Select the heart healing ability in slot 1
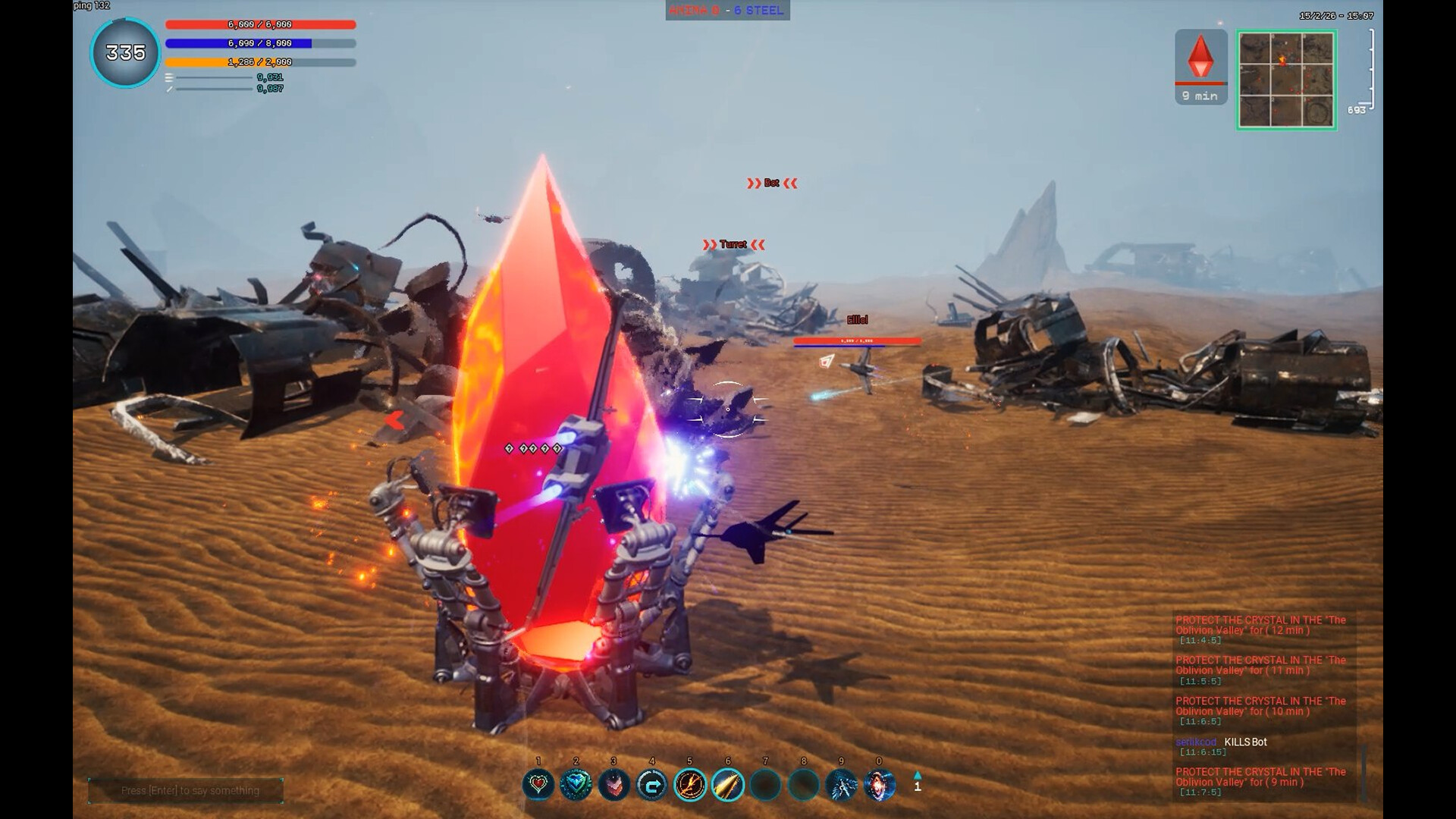1456x819 pixels. click(538, 785)
